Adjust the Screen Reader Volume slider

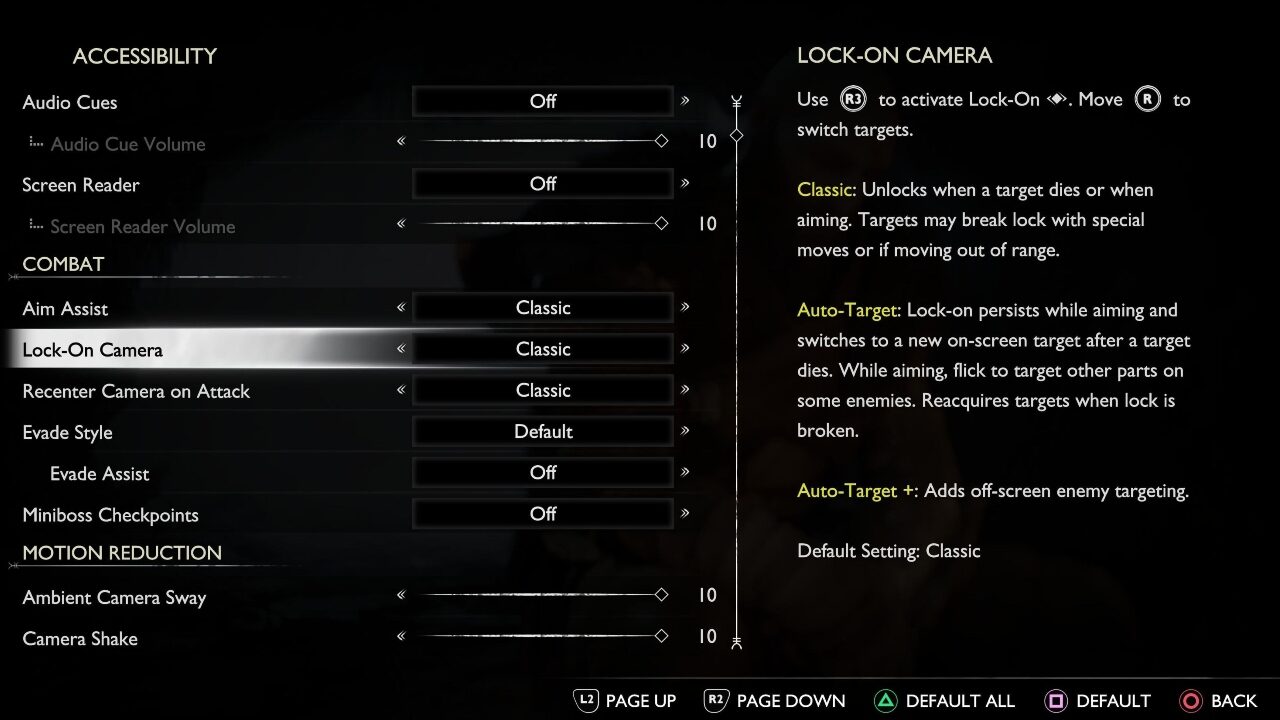tap(540, 224)
